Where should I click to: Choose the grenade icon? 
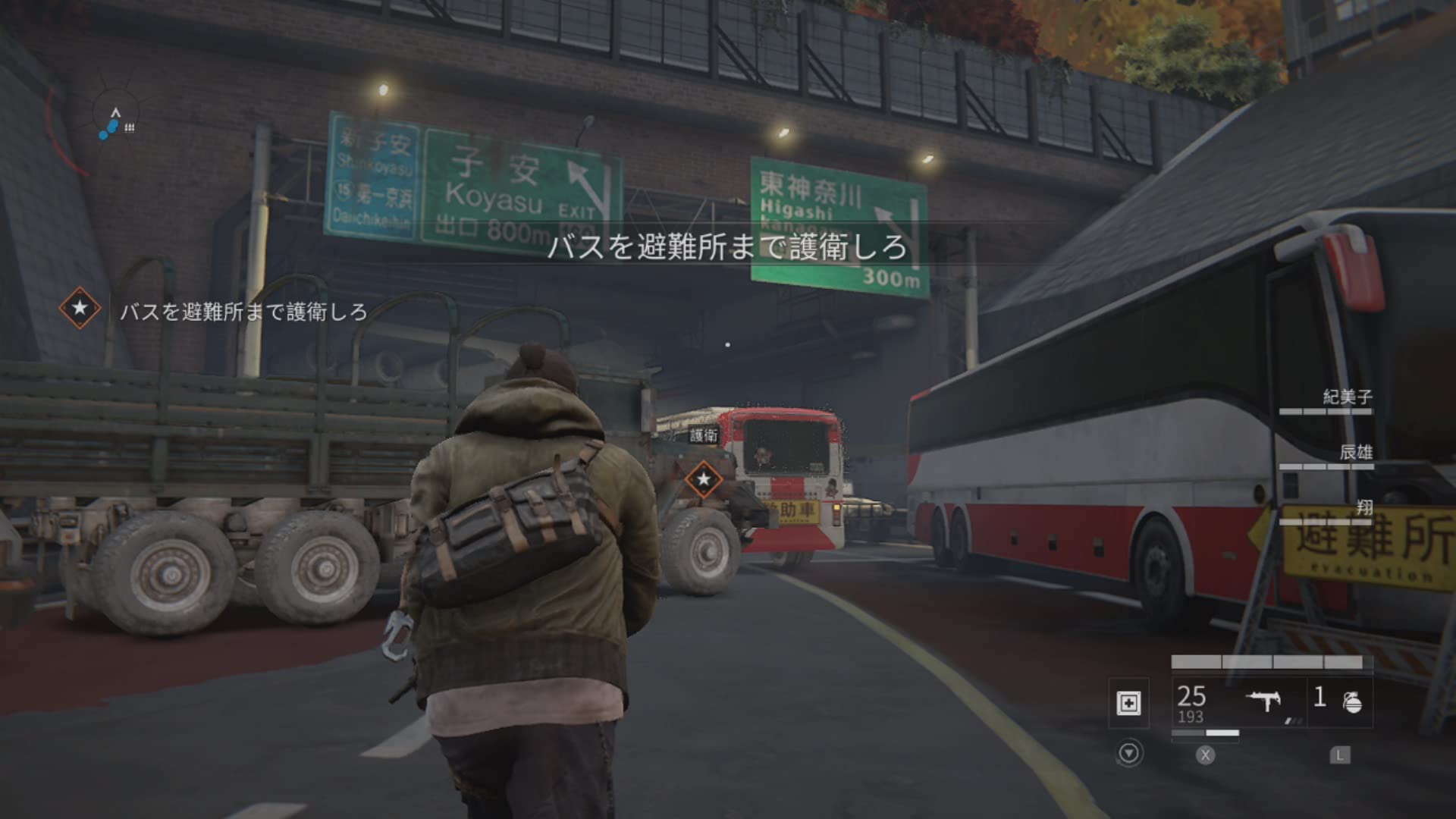1351,702
